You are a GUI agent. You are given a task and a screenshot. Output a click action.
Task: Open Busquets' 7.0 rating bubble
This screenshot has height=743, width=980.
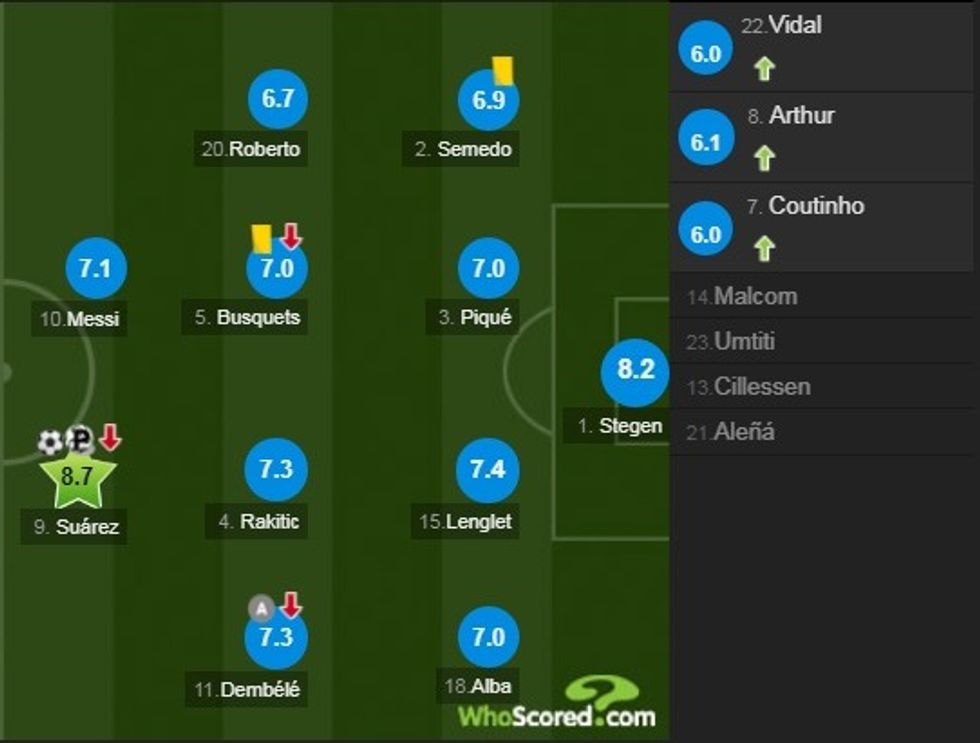276,269
